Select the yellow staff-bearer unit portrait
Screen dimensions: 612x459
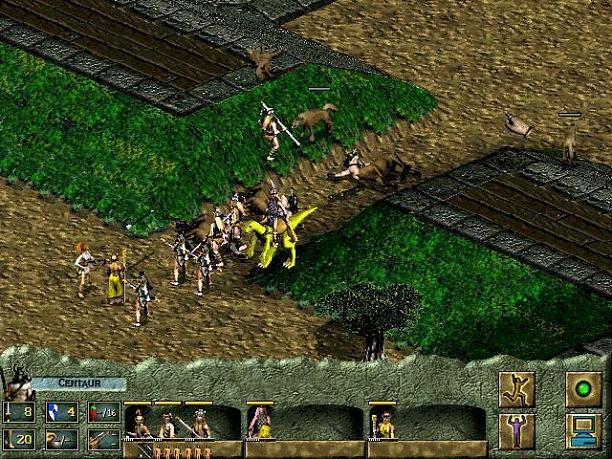click(x=383, y=425)
